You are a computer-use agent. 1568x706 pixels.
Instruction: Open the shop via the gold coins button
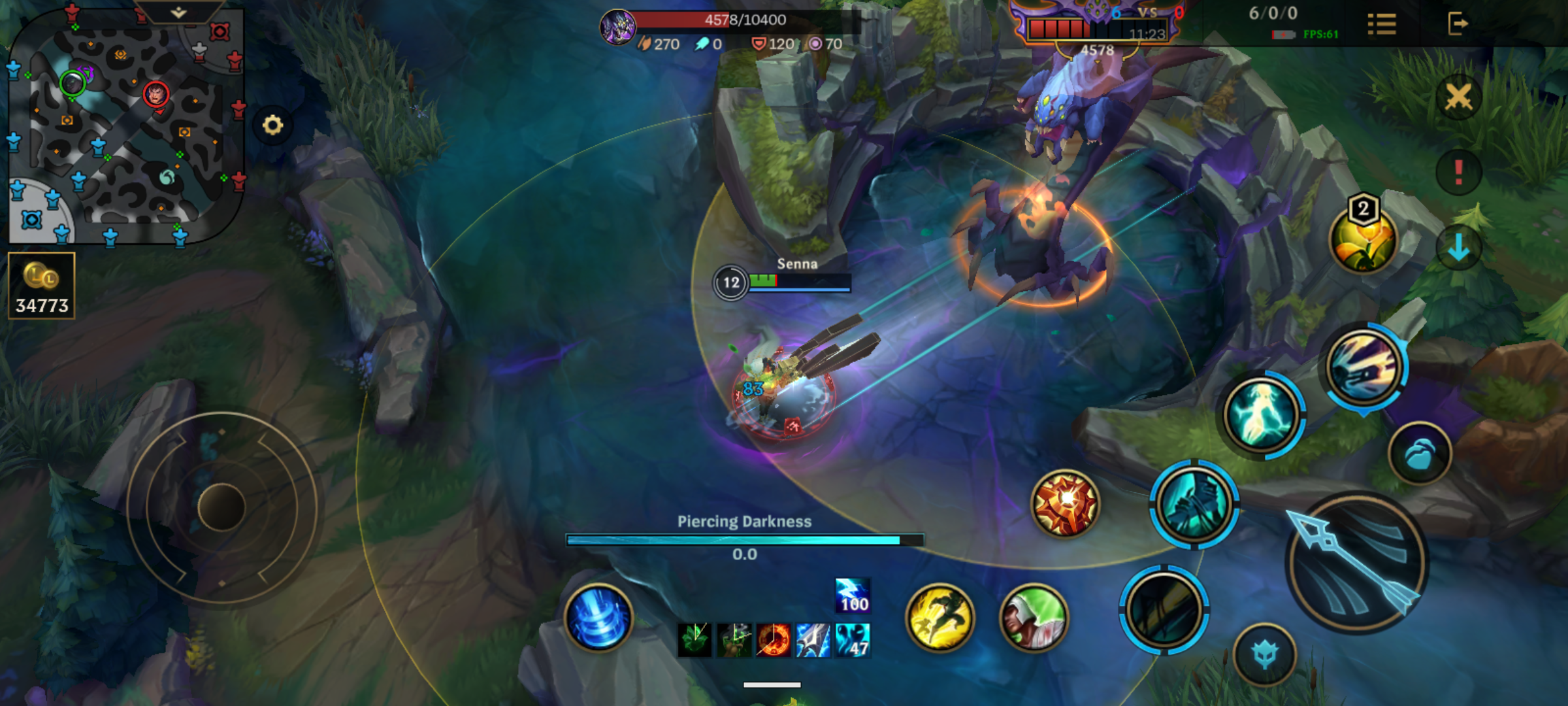click(x=42, y=286)
